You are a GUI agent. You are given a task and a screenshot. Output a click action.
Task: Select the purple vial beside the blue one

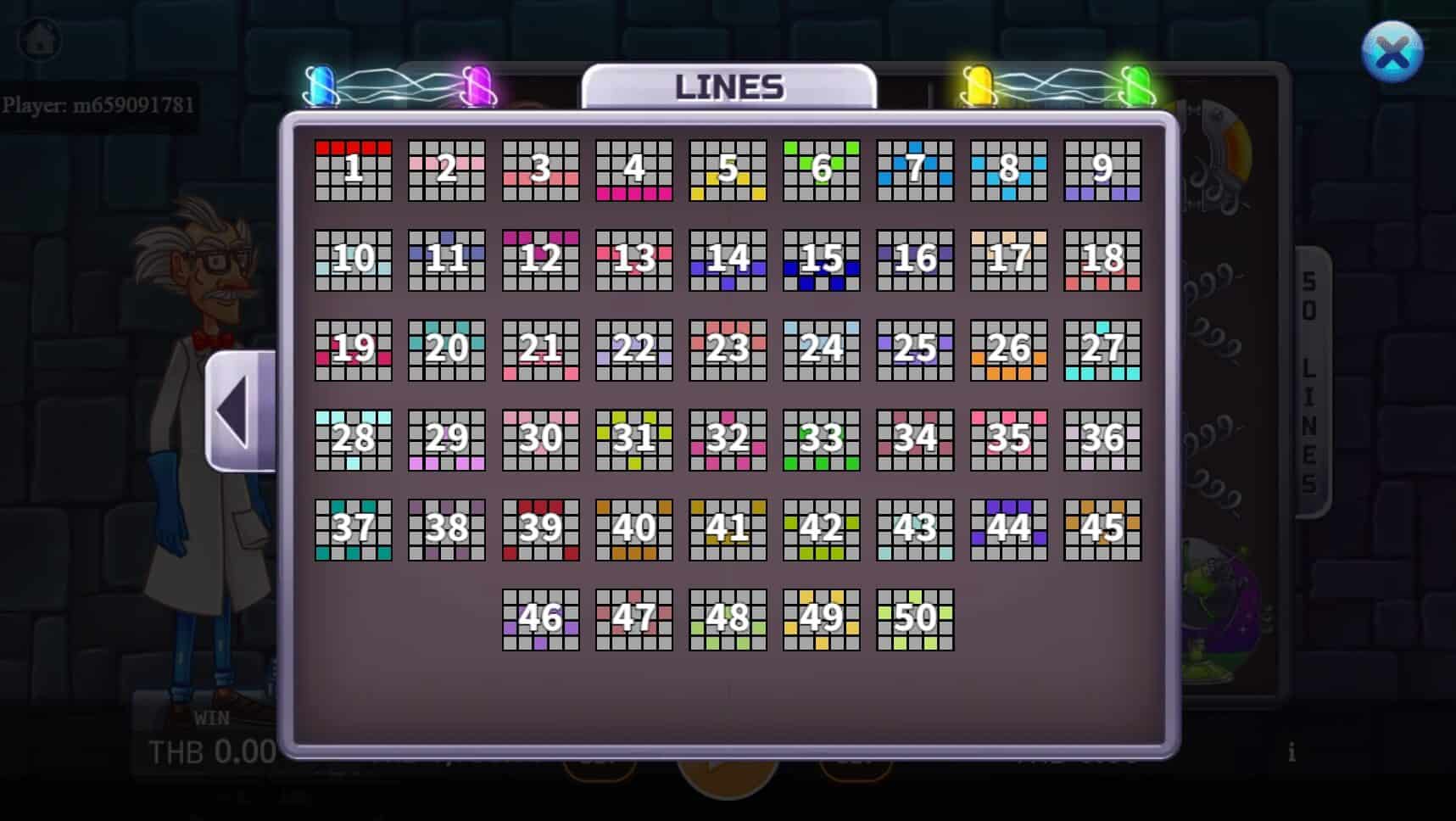tap(479, 85)
